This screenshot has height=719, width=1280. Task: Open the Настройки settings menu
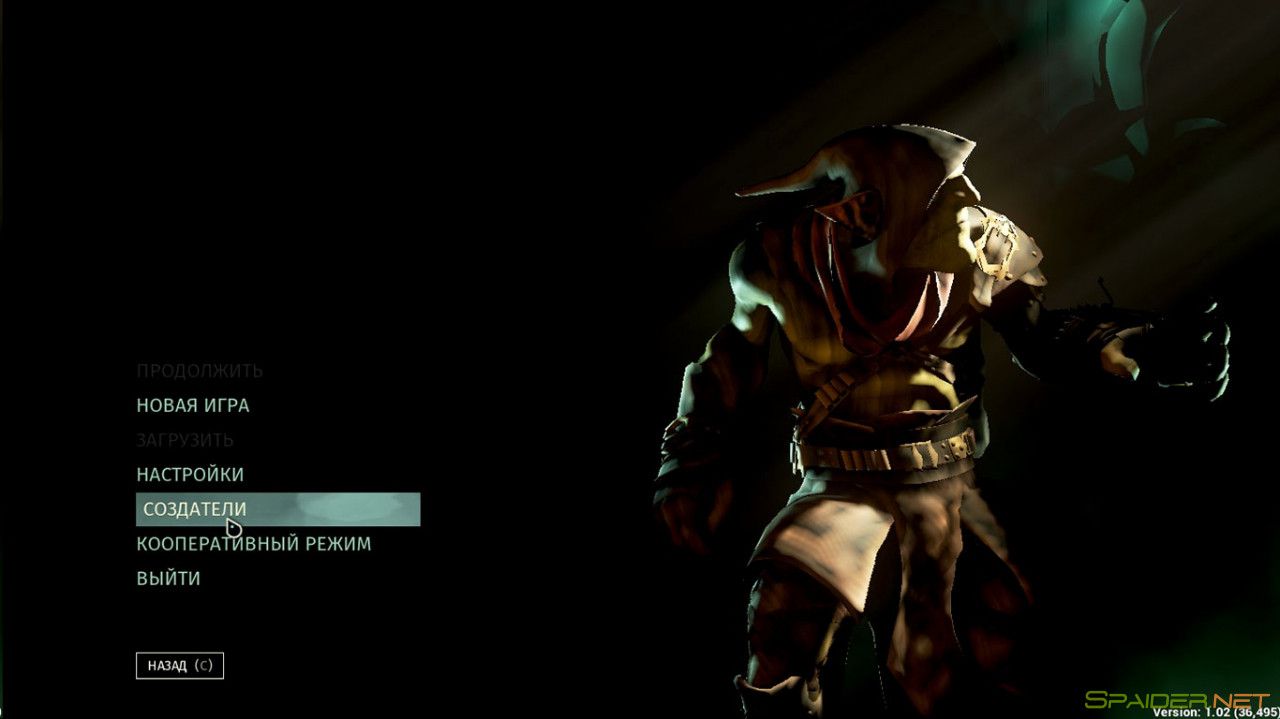coord(190,474)
